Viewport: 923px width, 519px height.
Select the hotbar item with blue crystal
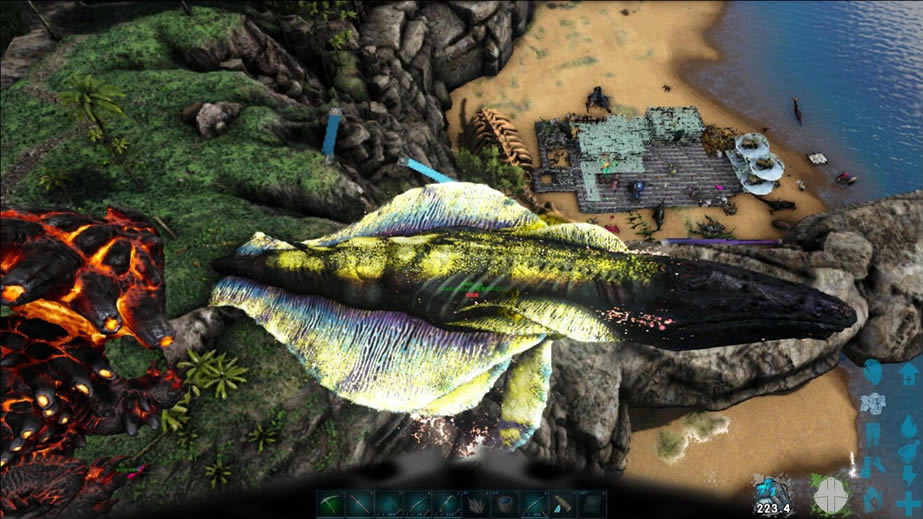[563, 504]
